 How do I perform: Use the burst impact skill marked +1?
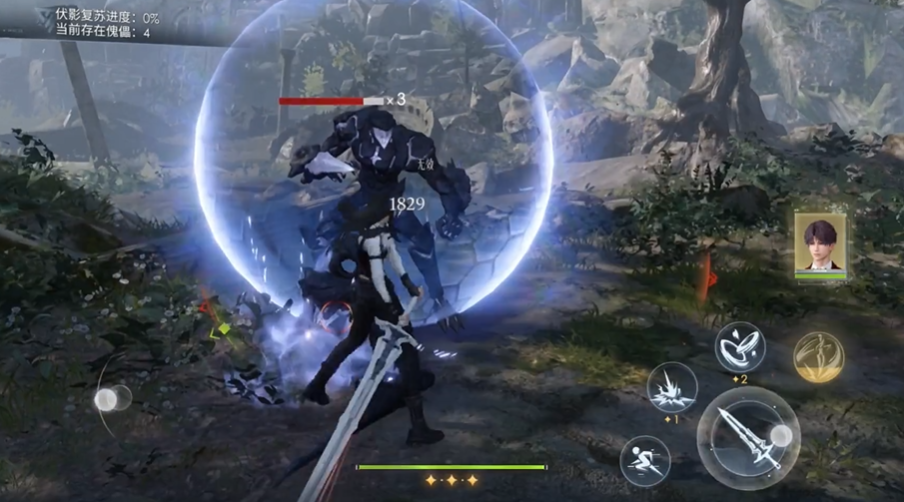[x=671, y=388]
